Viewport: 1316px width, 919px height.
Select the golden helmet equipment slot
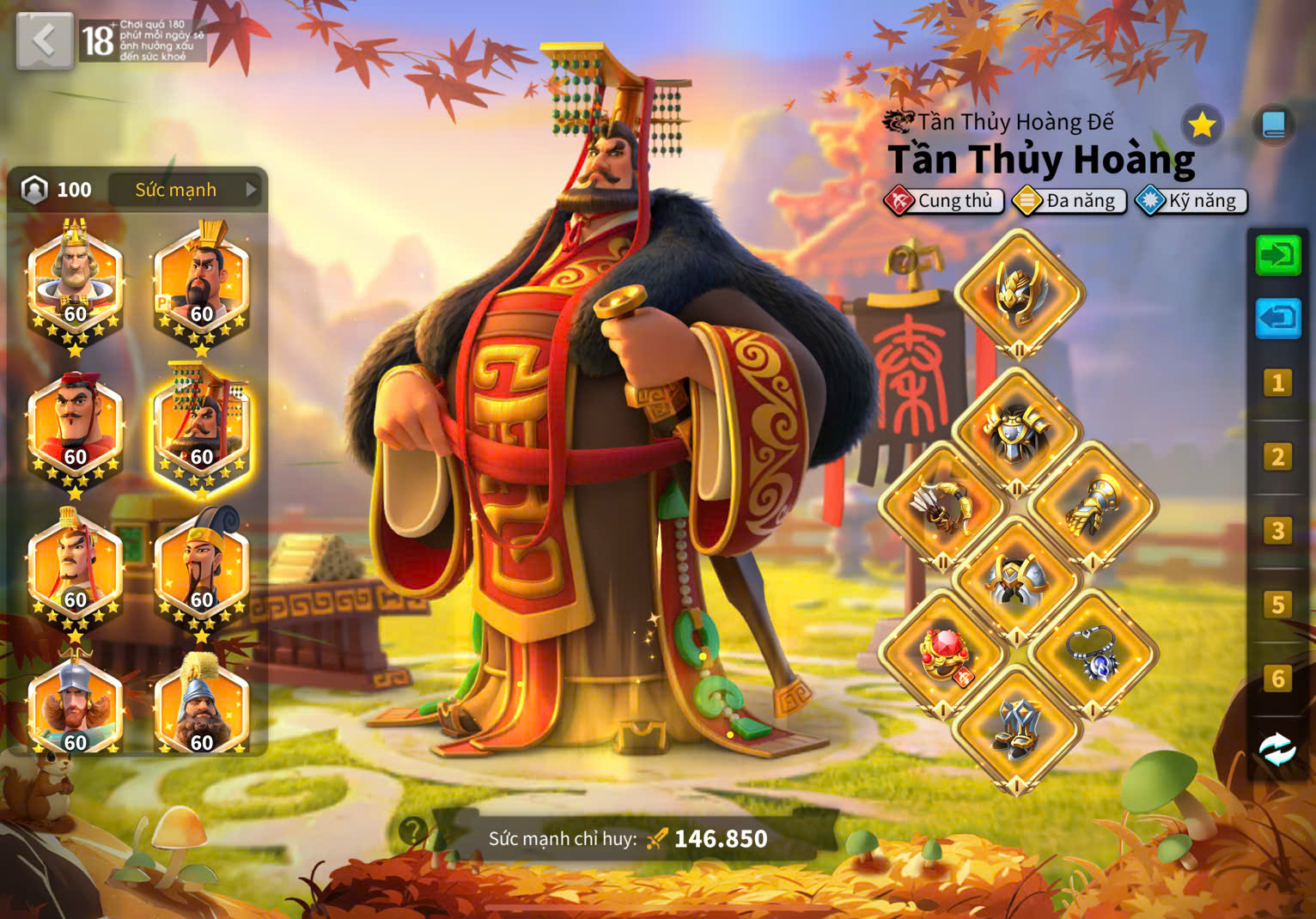pyautogui.click(x=1019, y=294)
